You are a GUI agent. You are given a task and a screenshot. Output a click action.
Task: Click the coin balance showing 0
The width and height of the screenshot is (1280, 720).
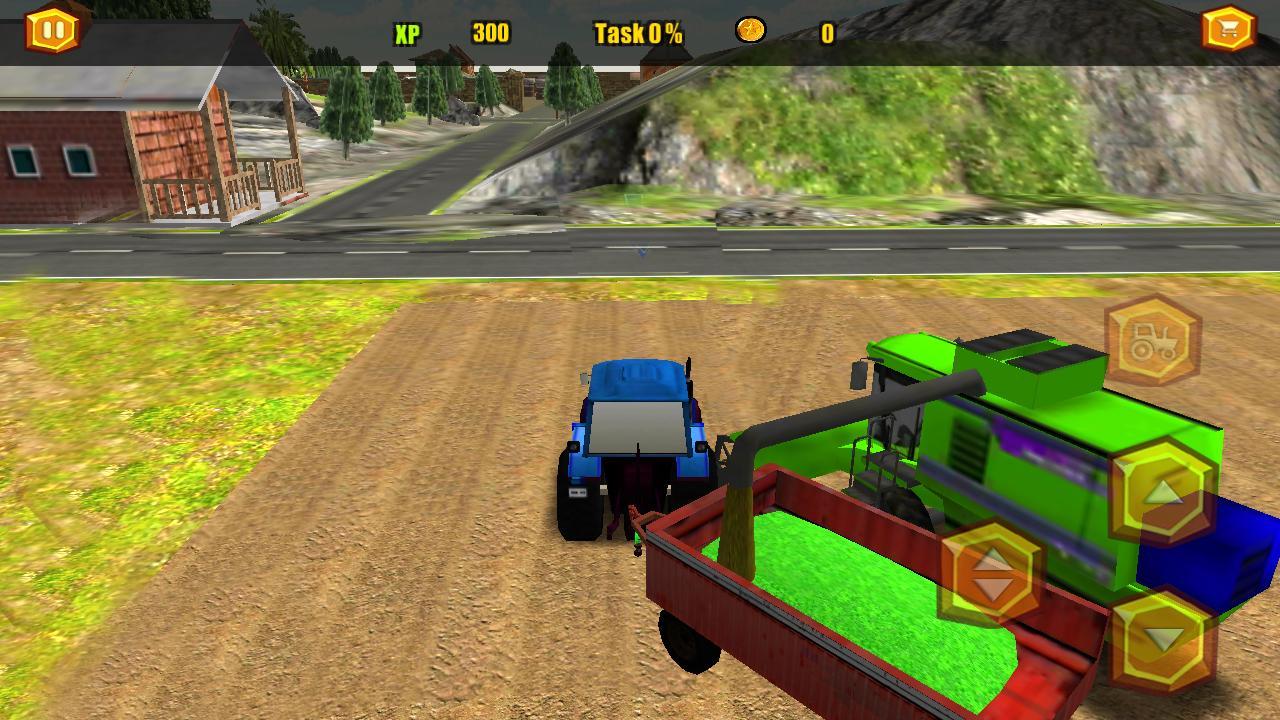click(x=827, y=32)
